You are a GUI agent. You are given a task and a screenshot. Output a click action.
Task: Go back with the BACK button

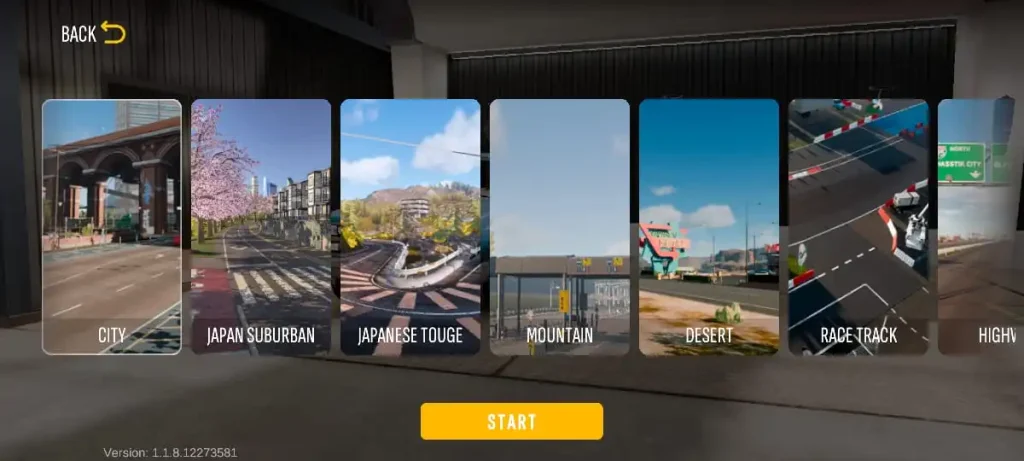tap(93, 33)
